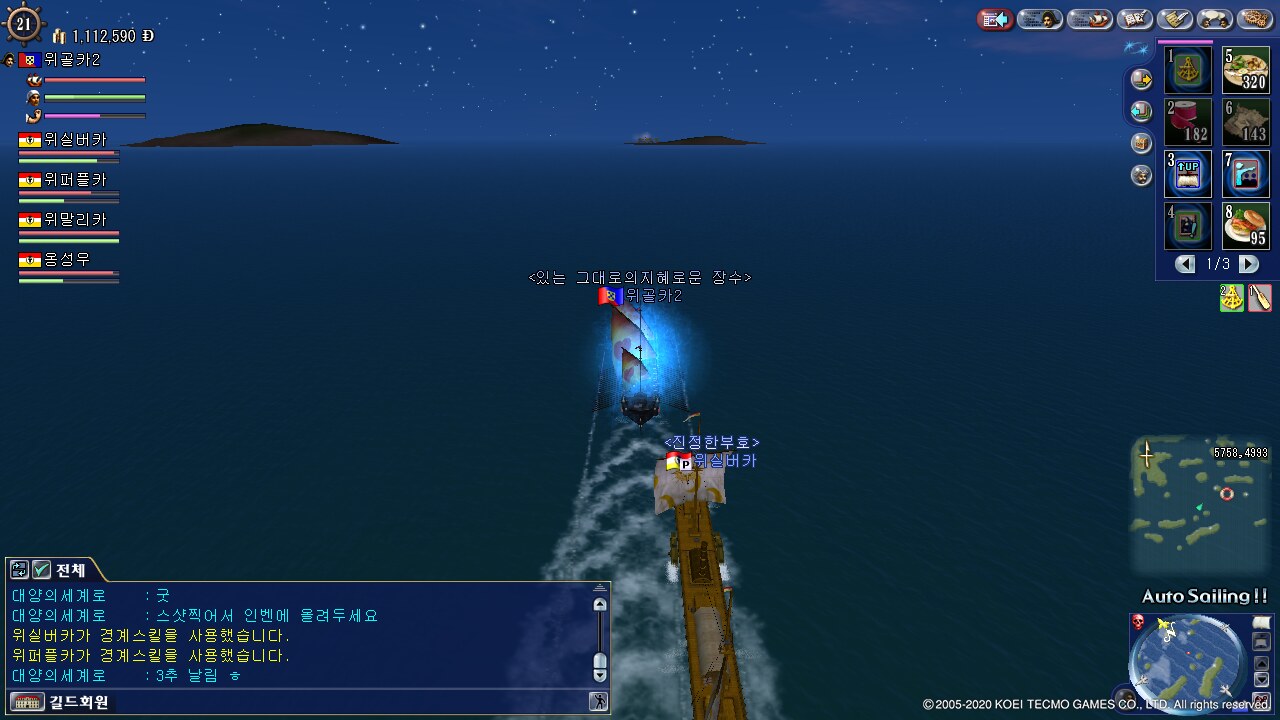Open the gear-shaped settings menu
The height and width of the screenshot is (720, 1280).
coord(1255,19)
